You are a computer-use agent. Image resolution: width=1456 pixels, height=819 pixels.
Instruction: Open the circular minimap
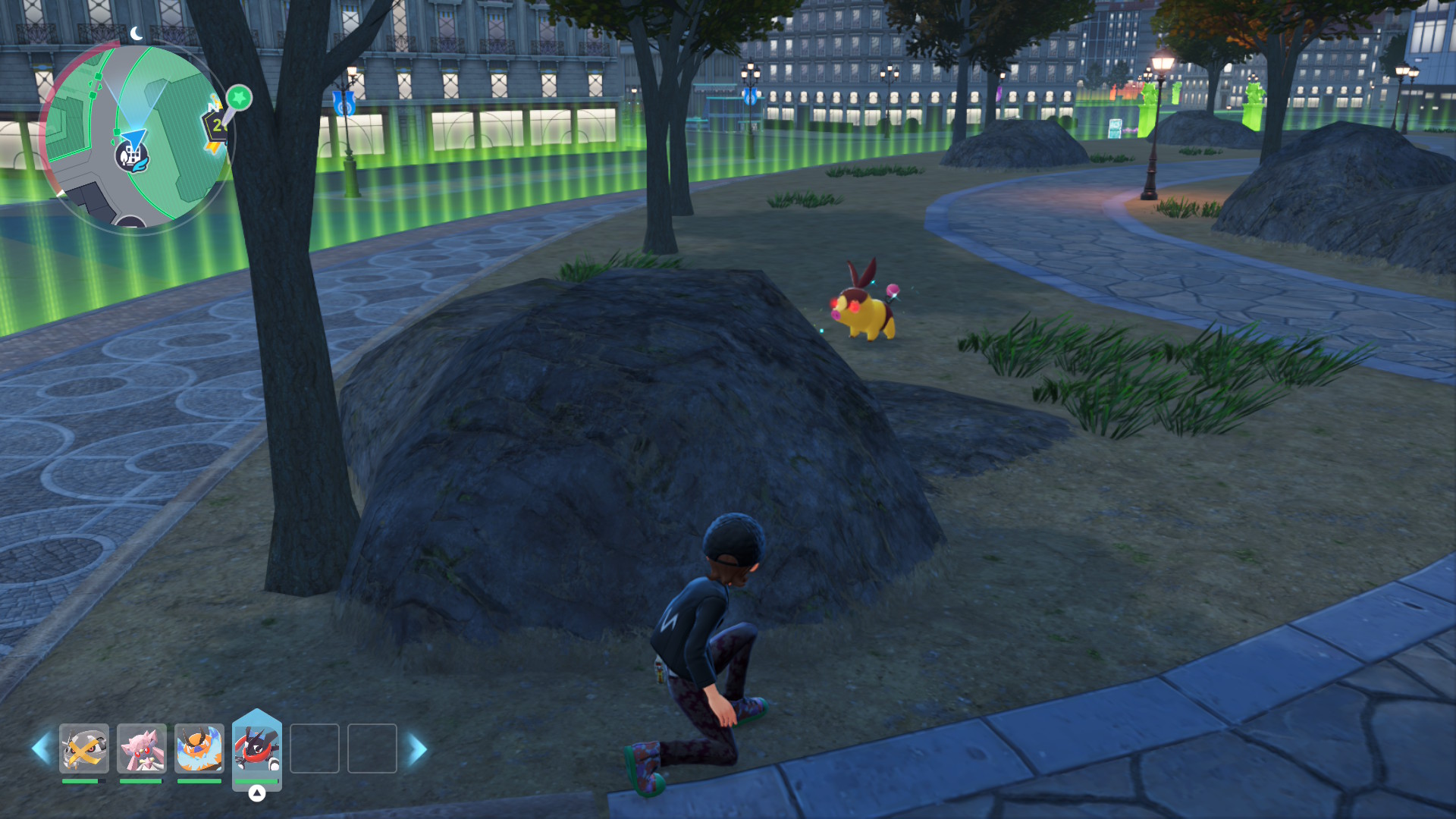tap(136, 136)
